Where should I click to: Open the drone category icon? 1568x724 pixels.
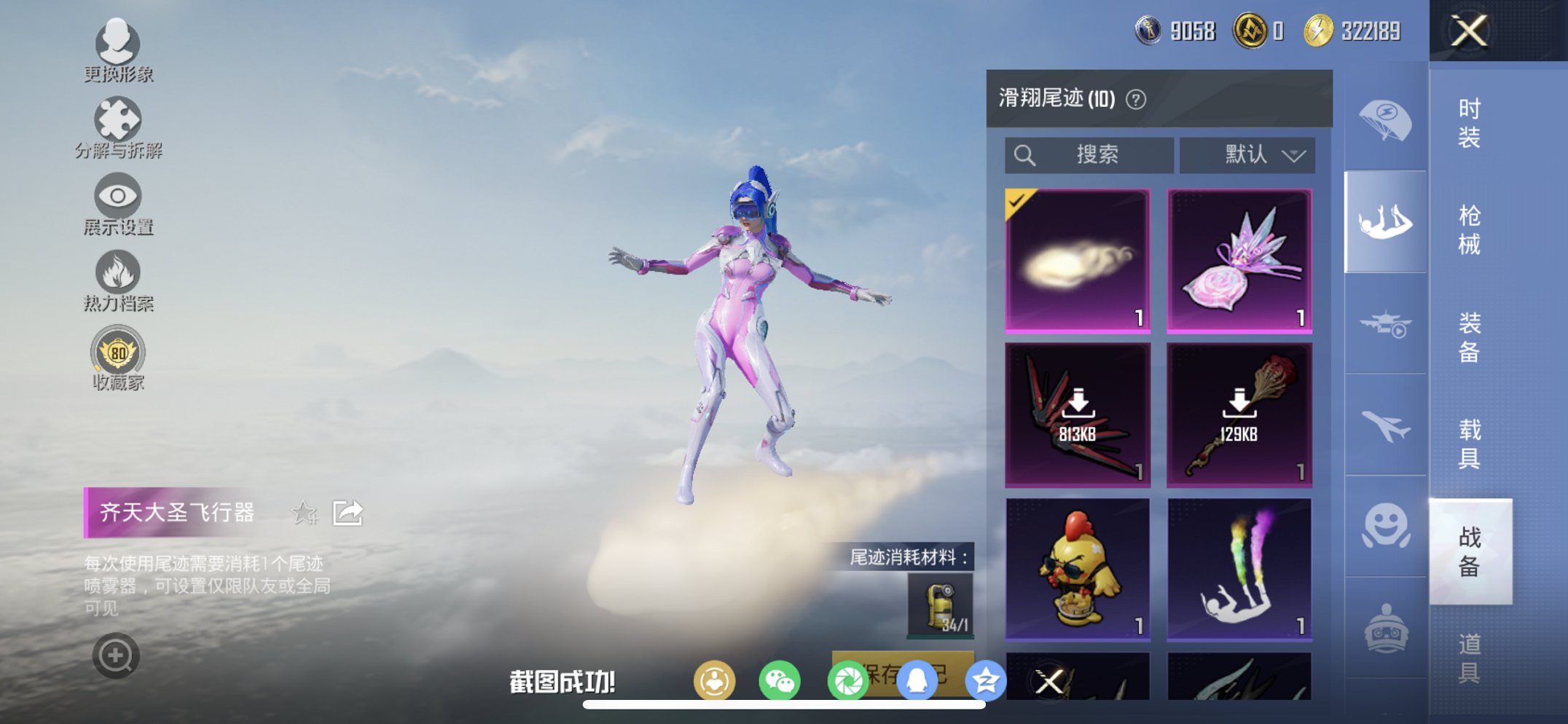point(1384,324)
